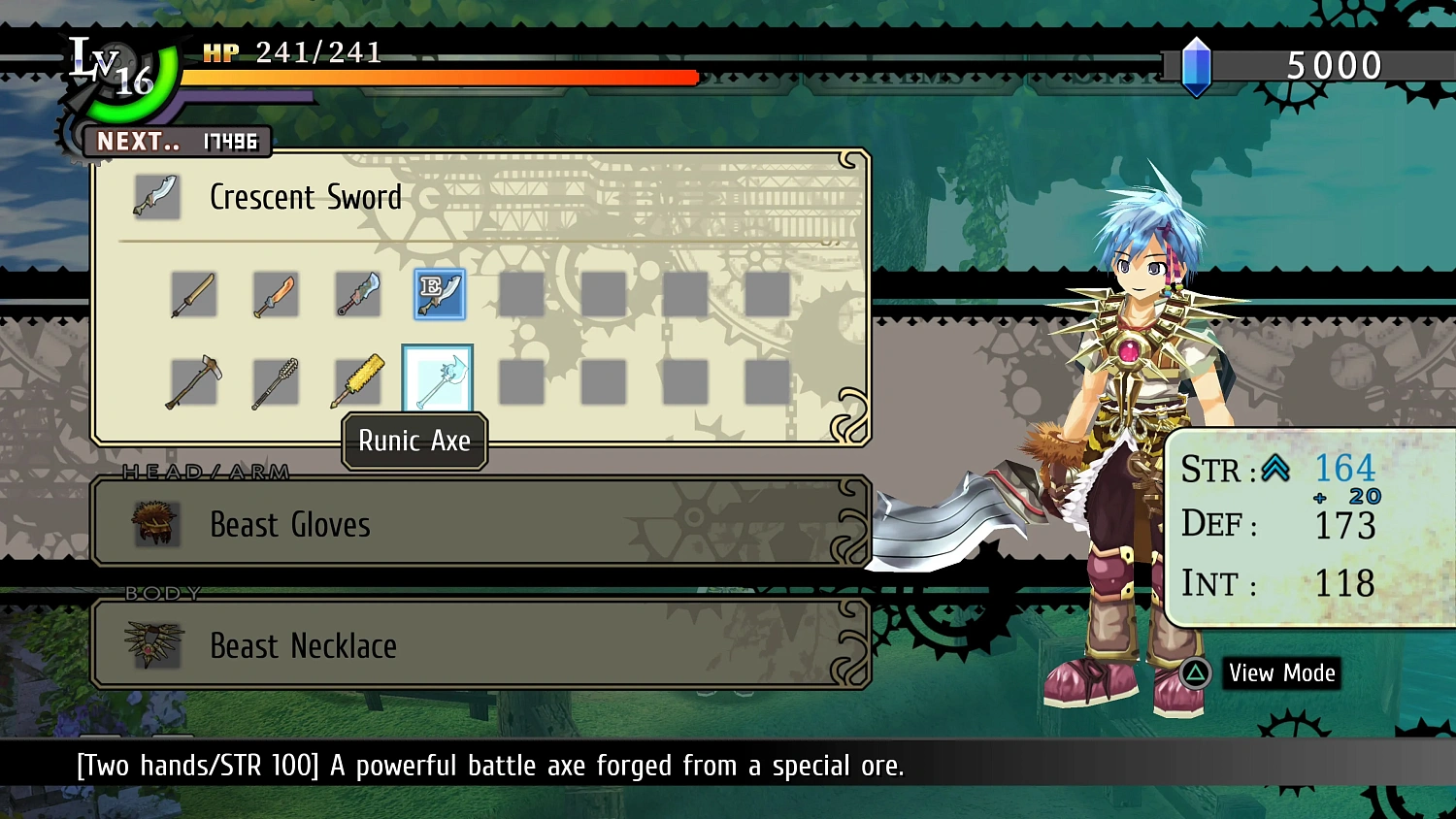Click the STR increase arrow indicator
Screen dimensions: 1456x819
pos(1276,469)
